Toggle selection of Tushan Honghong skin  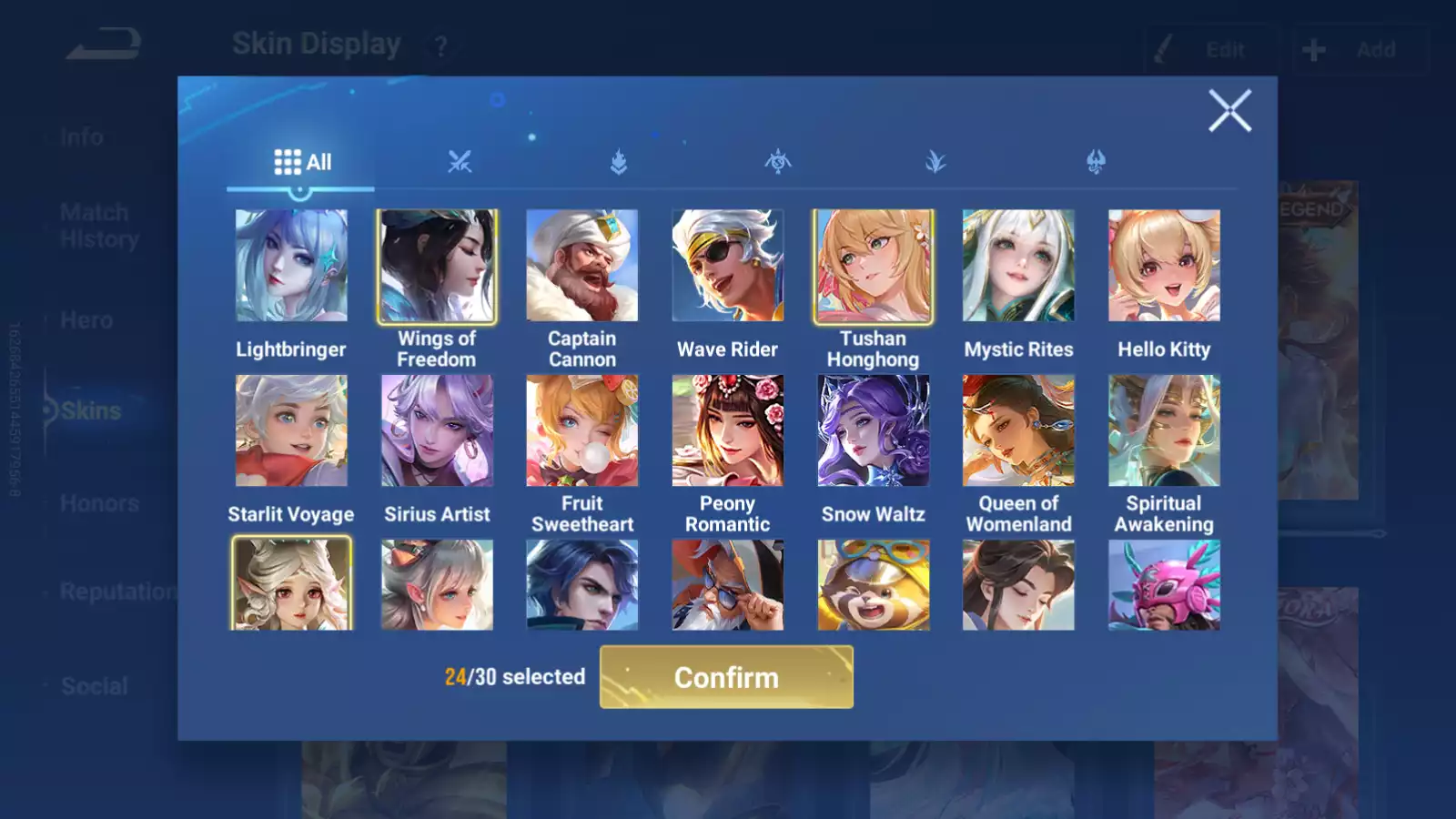pyautogui.click(x=874, y=265)
